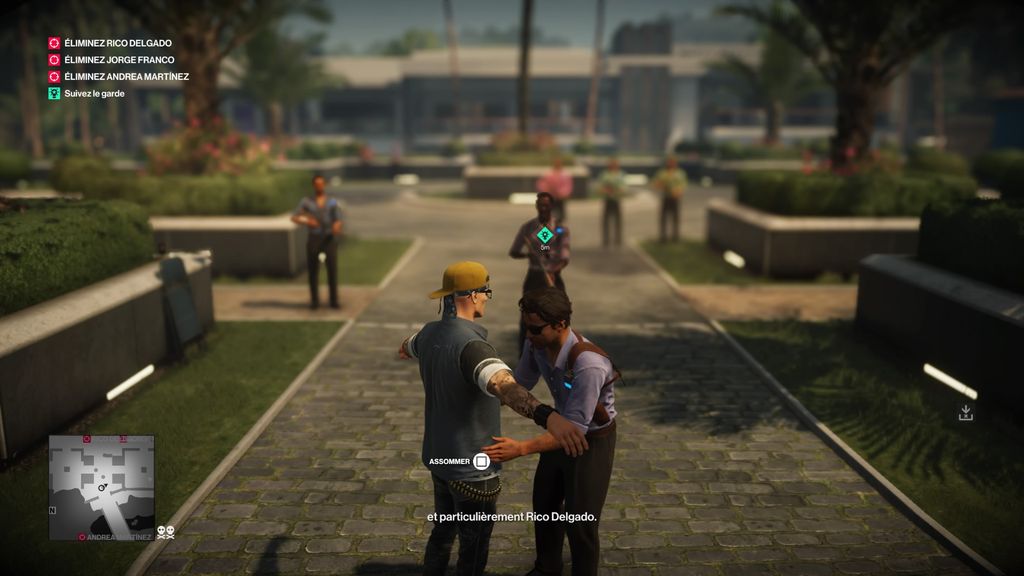Select the Éliminez Rico Delgado objective

tap(117, 43)
